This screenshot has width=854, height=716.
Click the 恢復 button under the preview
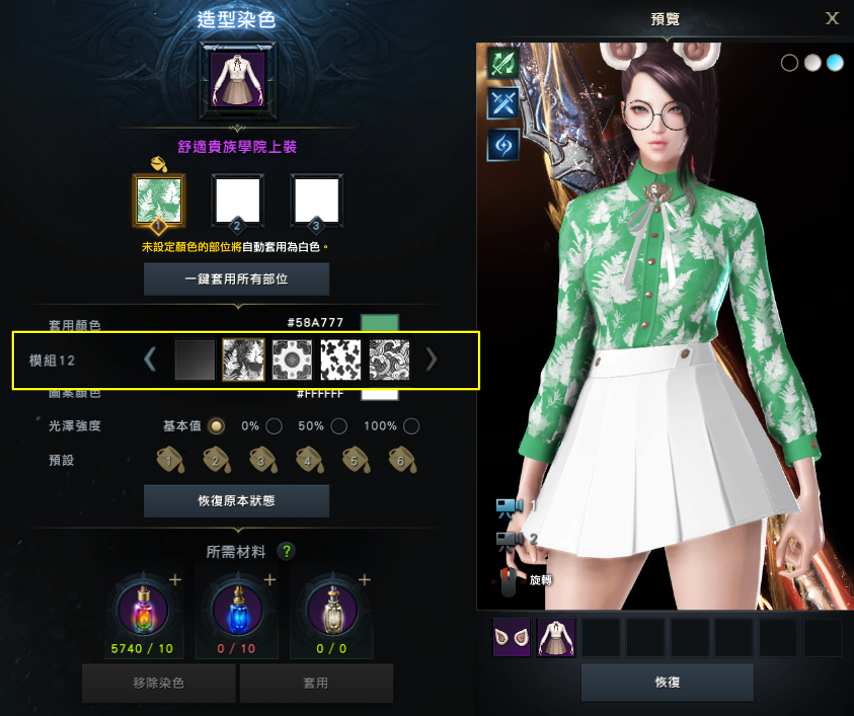pyautogui.click(x=667, y=682)
